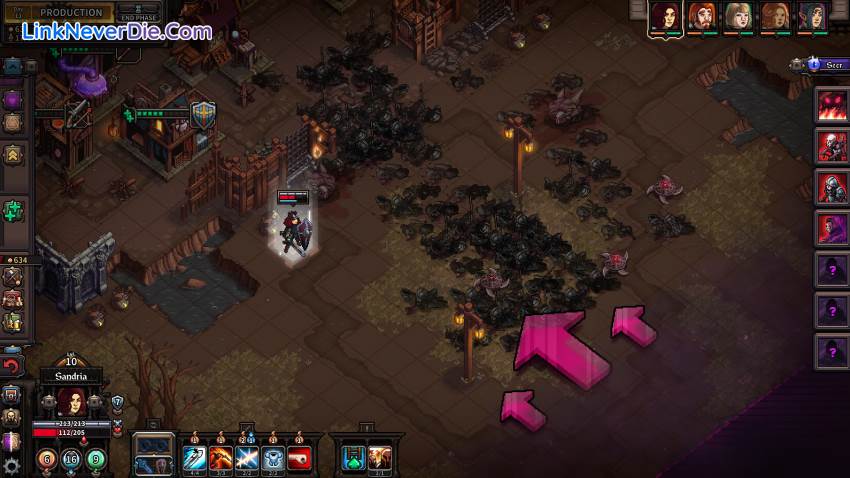The image size is (850, 478).
Task: Activate the orange fire strike skill
Action: [x=221, y=459]
